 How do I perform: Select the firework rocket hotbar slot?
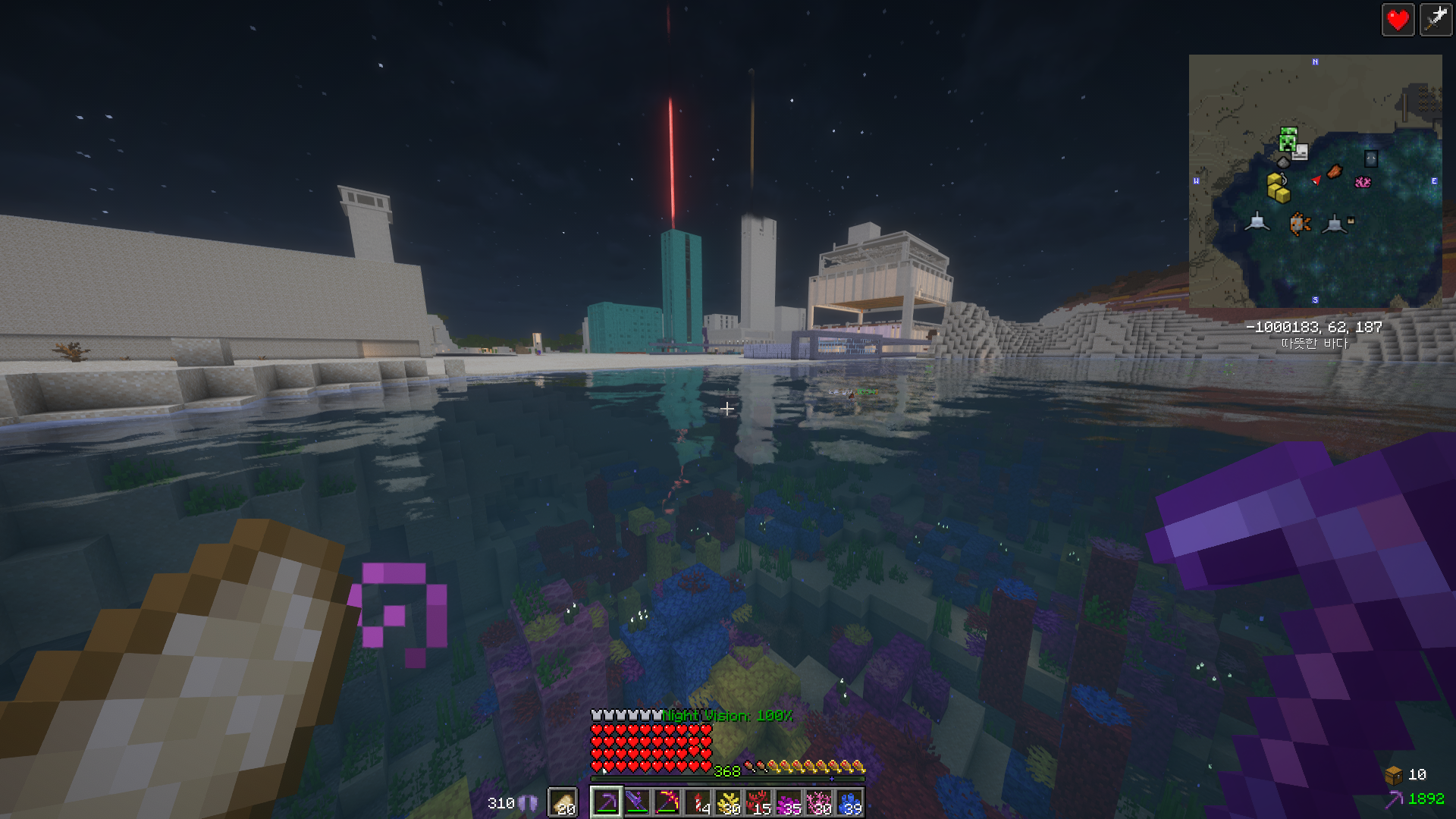698,802
